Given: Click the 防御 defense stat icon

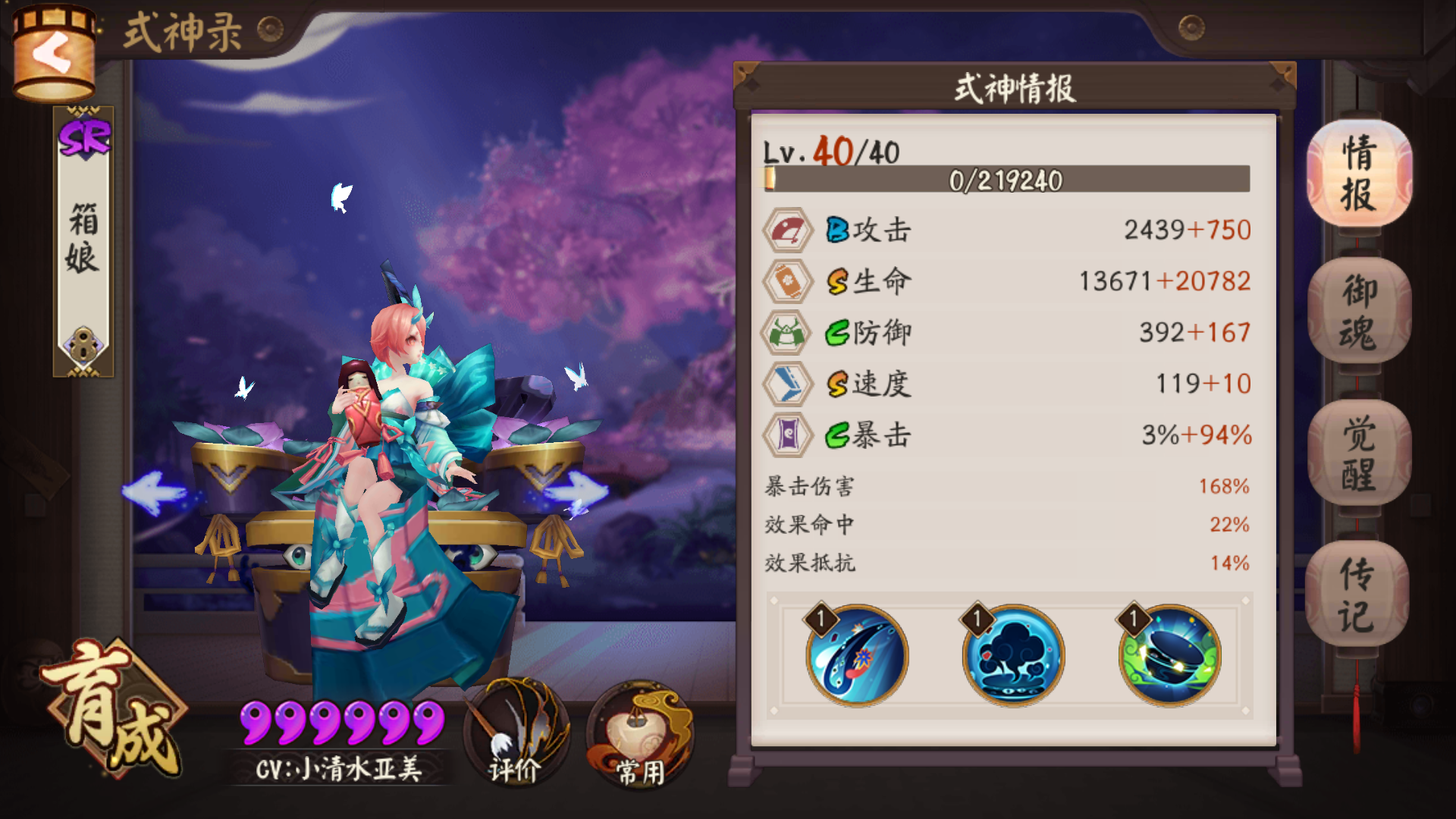Looking at the screenshot, I should 788,332.
